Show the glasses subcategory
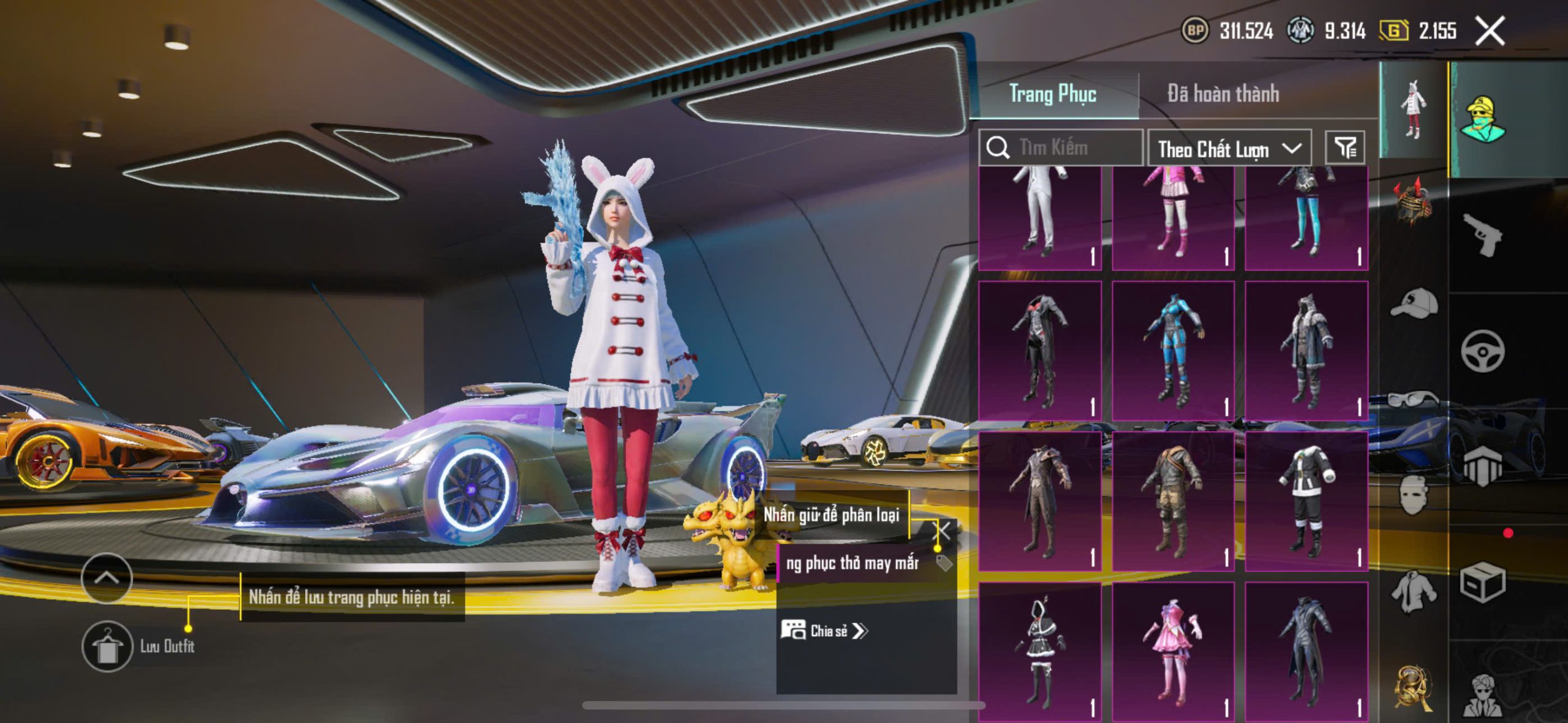Image resolution: width=1568 pixels, height=723 pixels. pyautogui.click(x=1414, y=399)
